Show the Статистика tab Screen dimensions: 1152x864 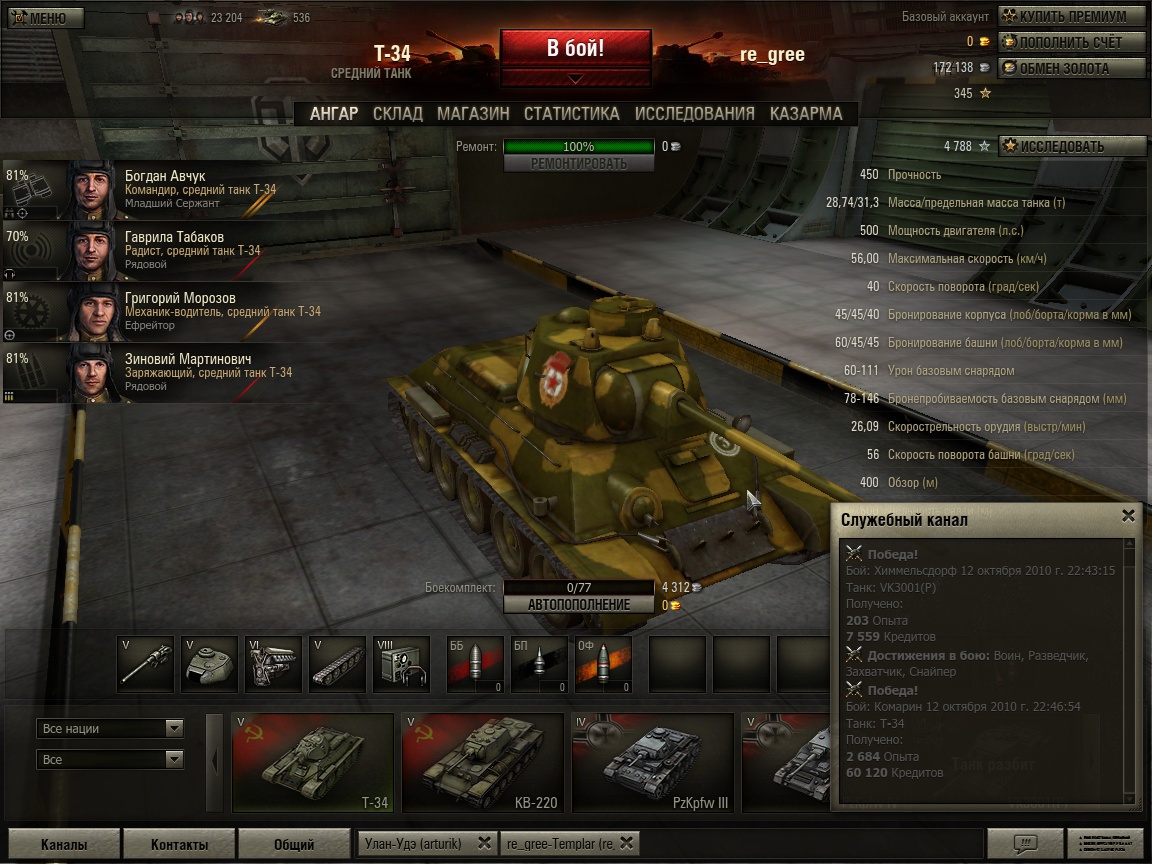[571, 113]
